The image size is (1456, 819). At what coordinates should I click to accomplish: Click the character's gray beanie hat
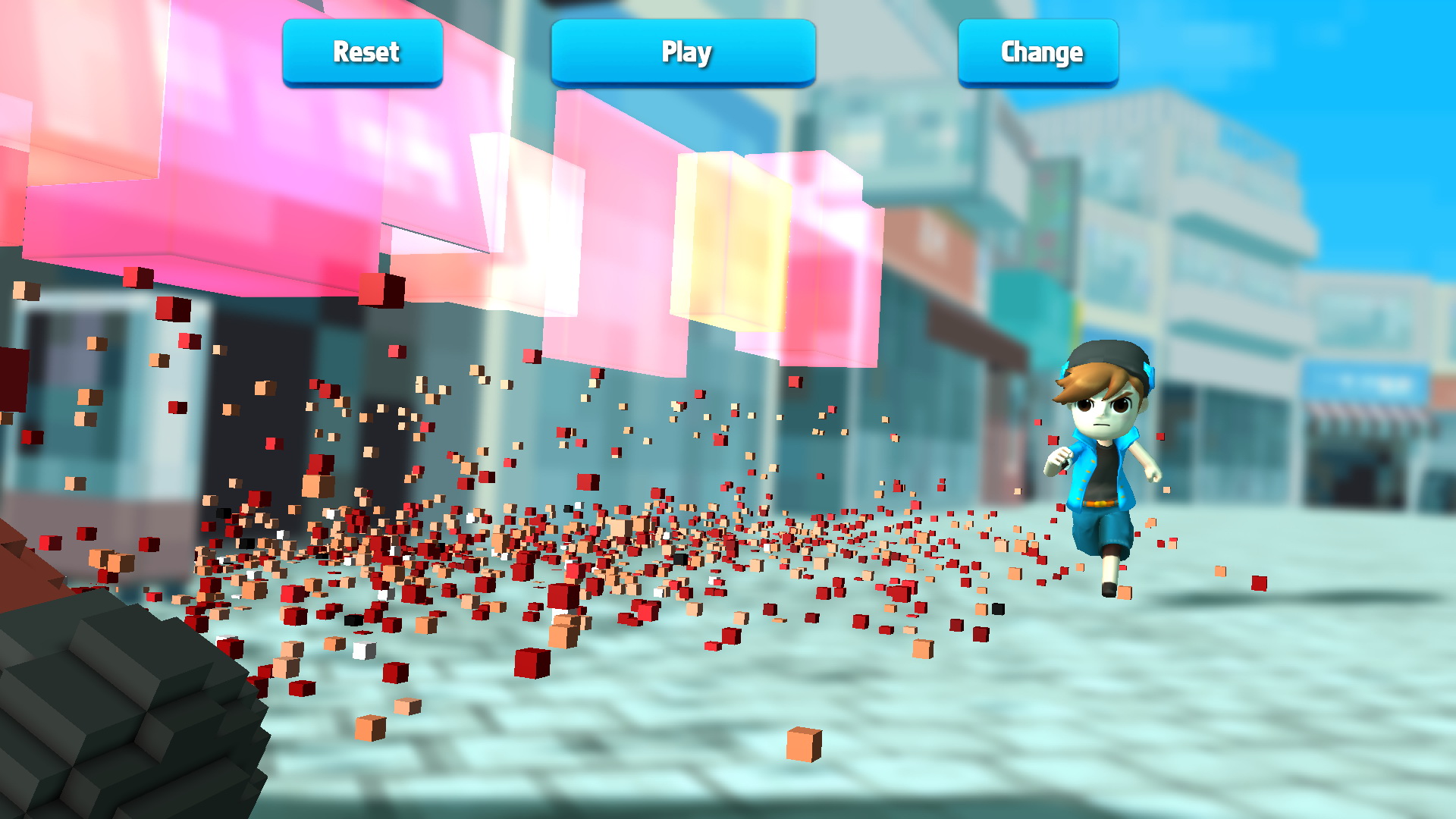coord(1103,355)
